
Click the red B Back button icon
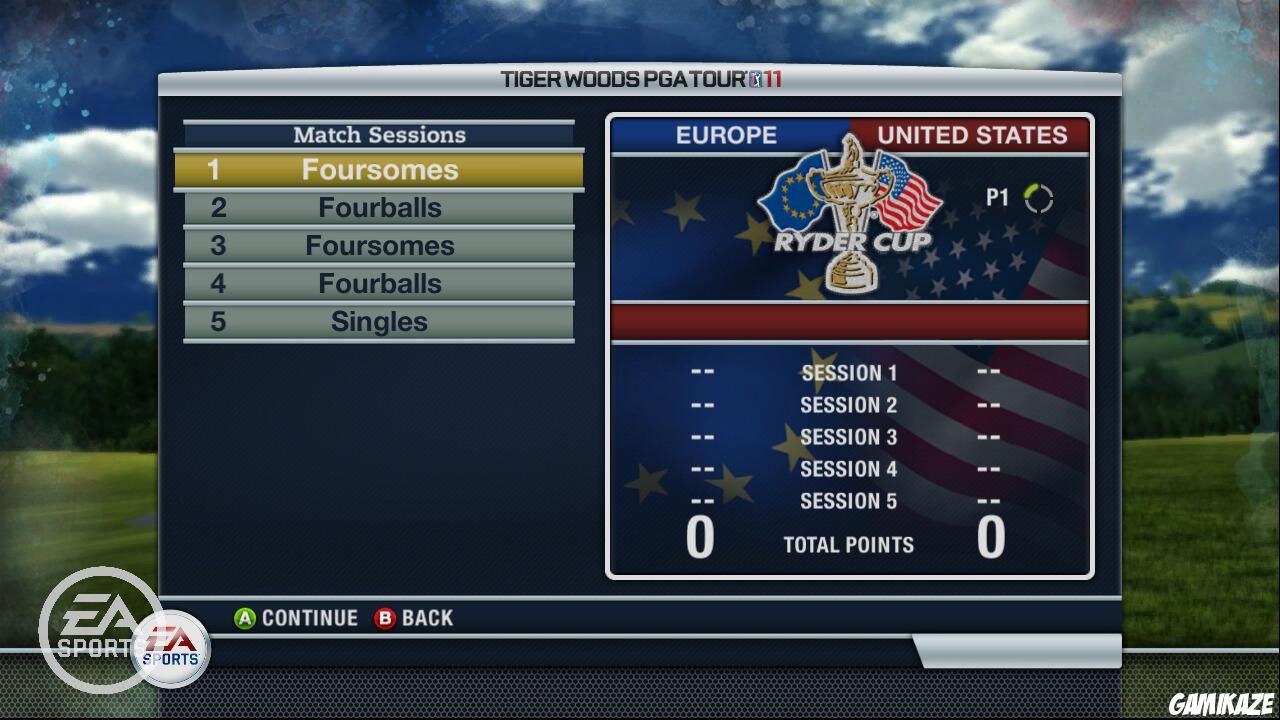click(384, 617)
